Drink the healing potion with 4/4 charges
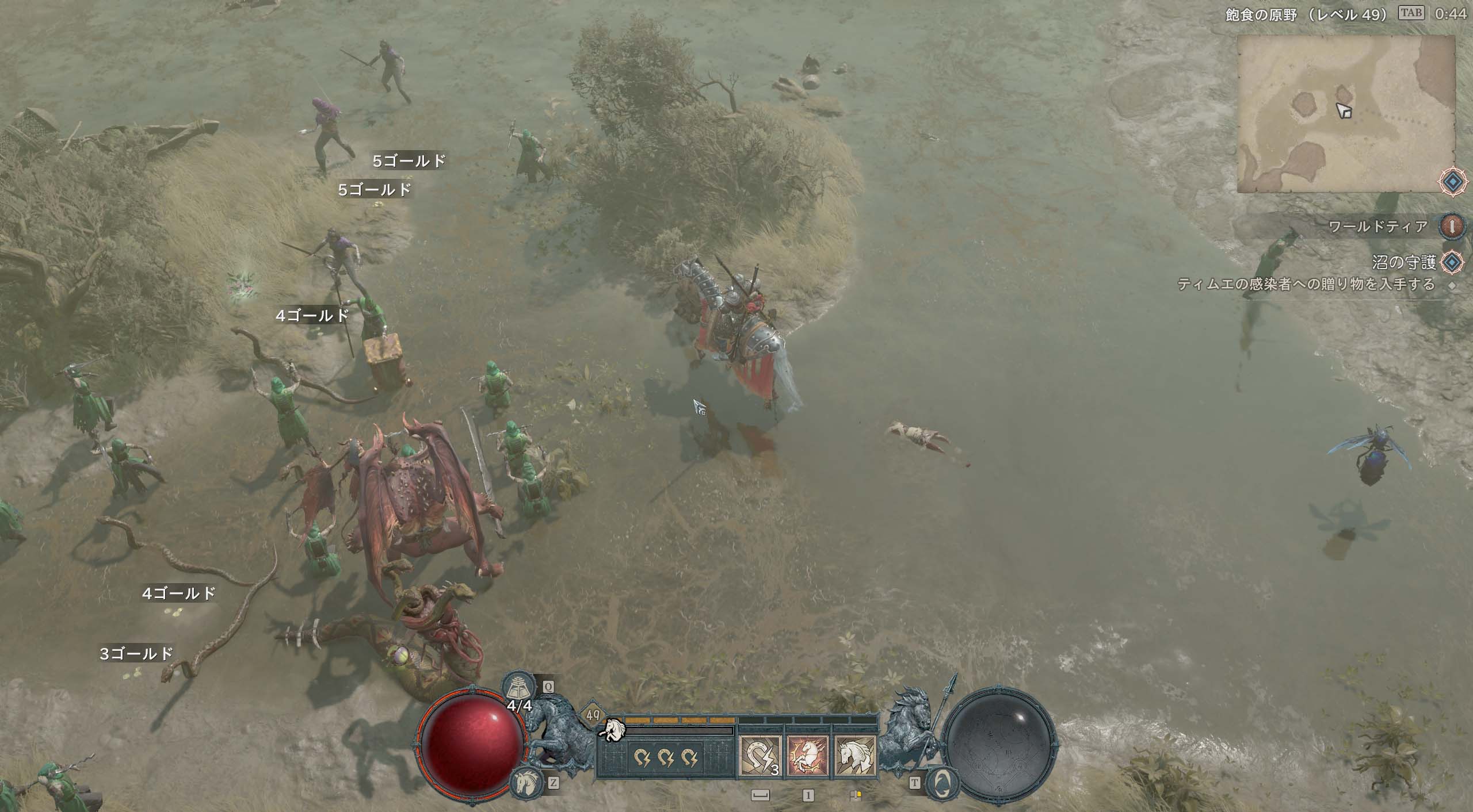Image resolution: width=1473 pixels, height=812 pixels. pyautogui.click(x=518, y=687)
